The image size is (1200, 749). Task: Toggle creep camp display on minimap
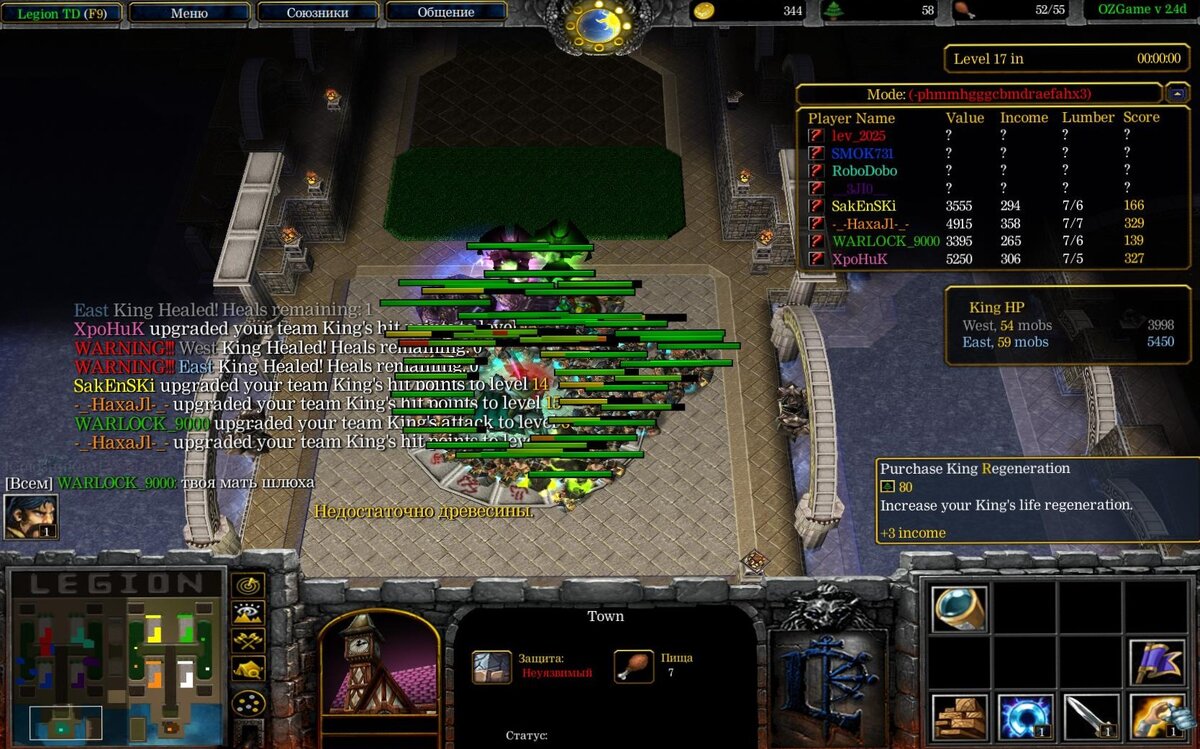point(248,669)
